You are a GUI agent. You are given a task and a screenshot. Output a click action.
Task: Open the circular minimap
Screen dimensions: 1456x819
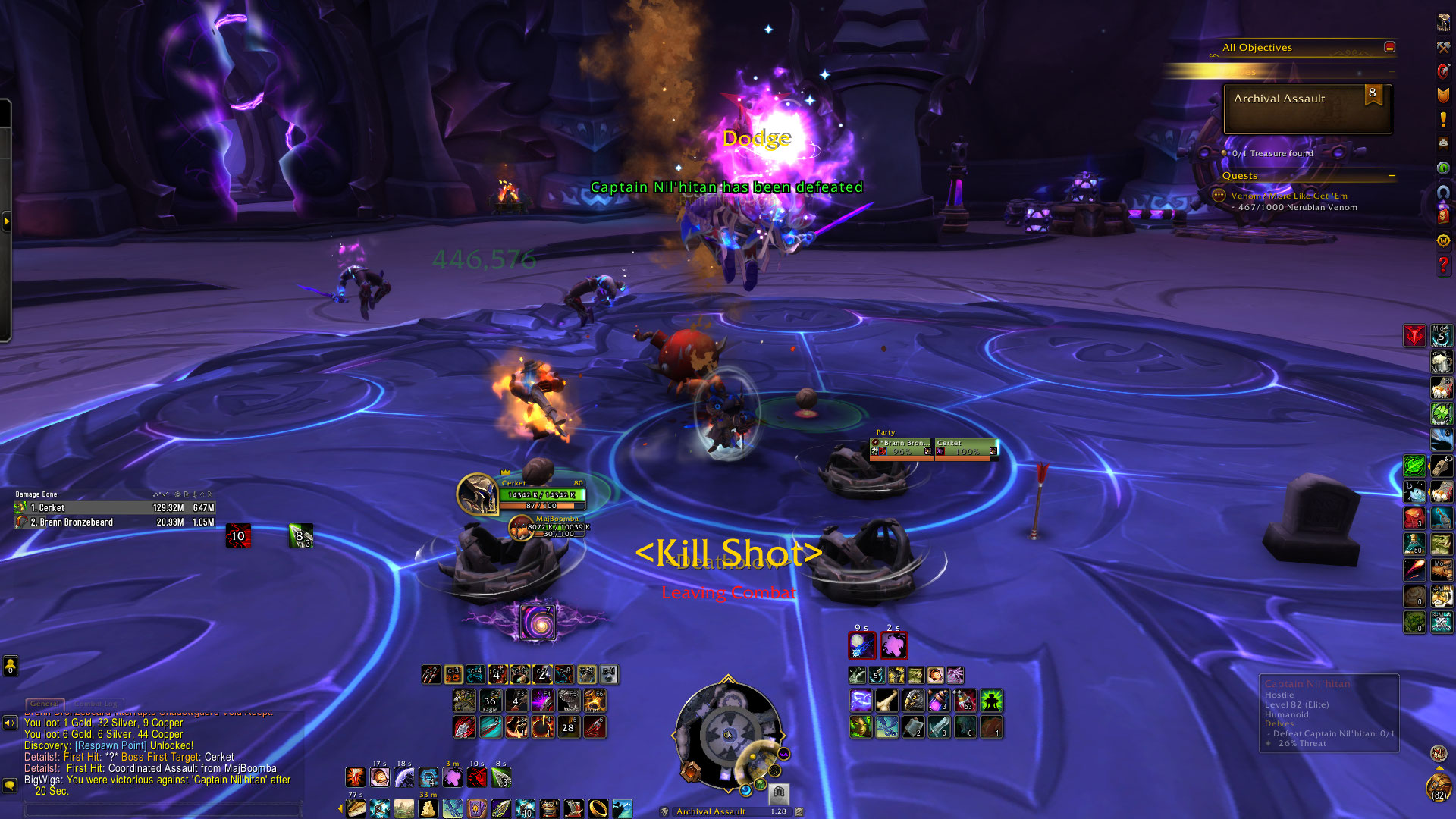click(x=727, y=734)
